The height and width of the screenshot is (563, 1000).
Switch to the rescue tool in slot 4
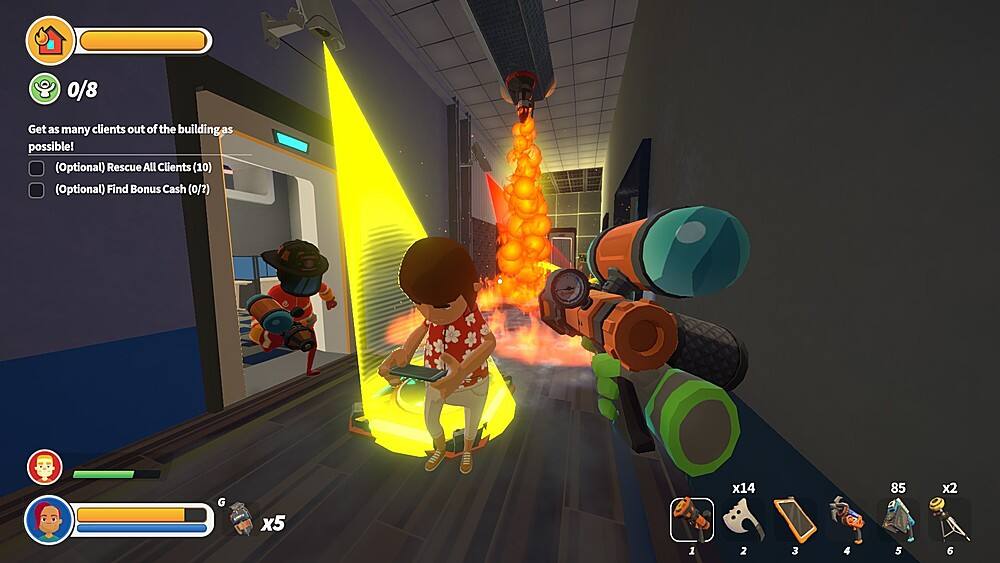click(x=846, y=520)
